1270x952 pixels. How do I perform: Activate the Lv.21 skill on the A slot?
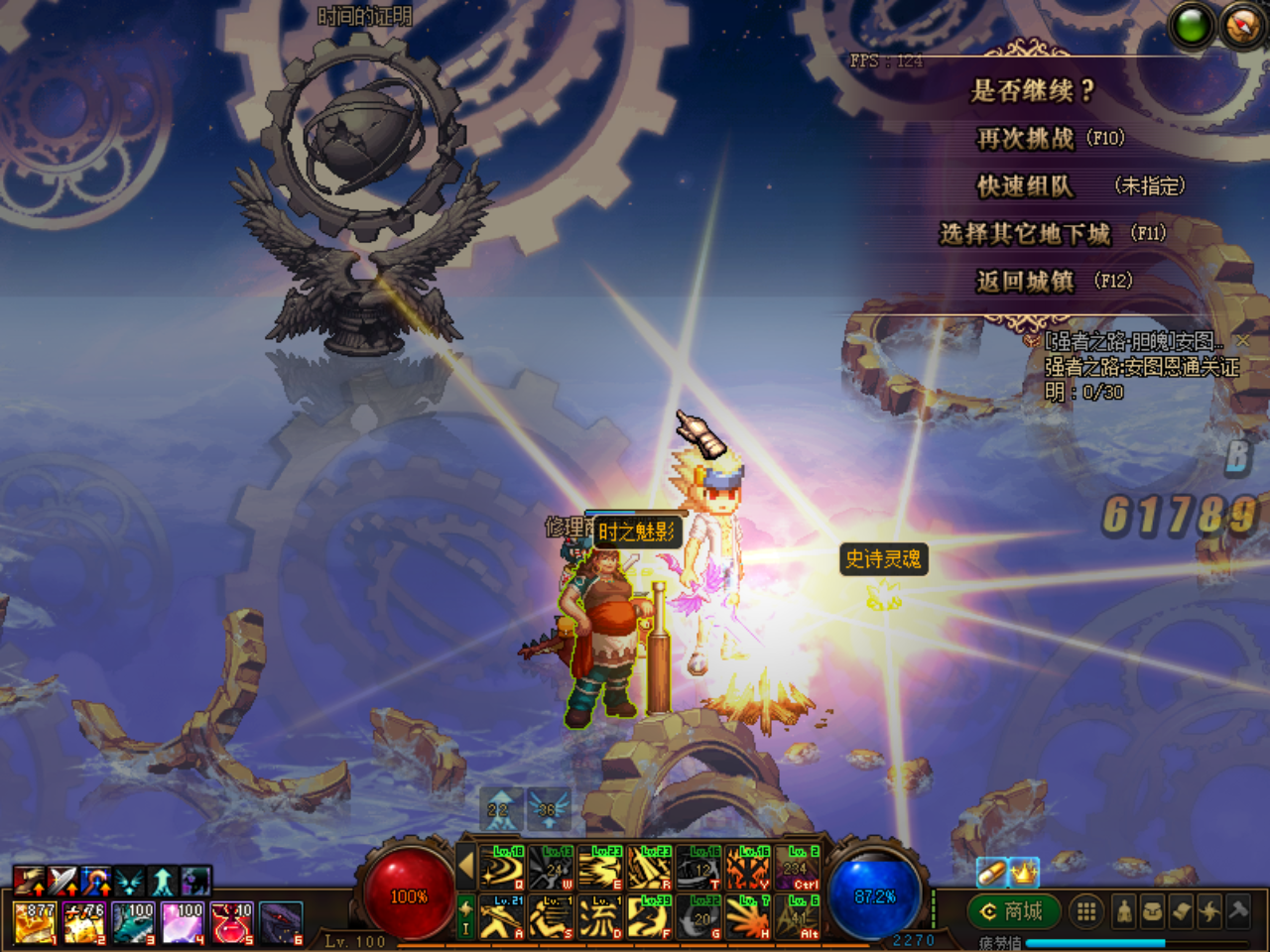[x=503, y=916]
